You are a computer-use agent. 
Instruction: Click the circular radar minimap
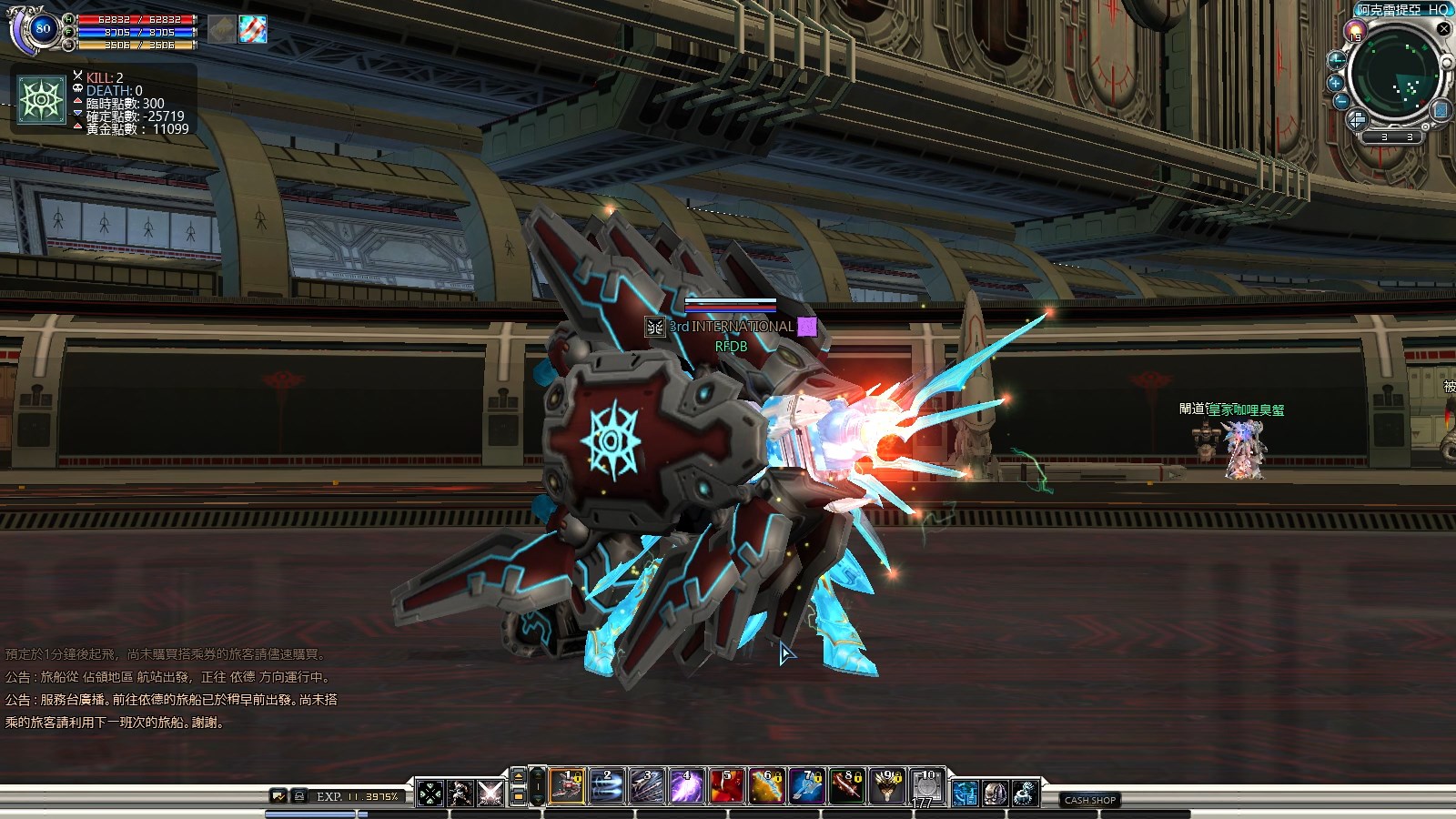coord(1394,76)
